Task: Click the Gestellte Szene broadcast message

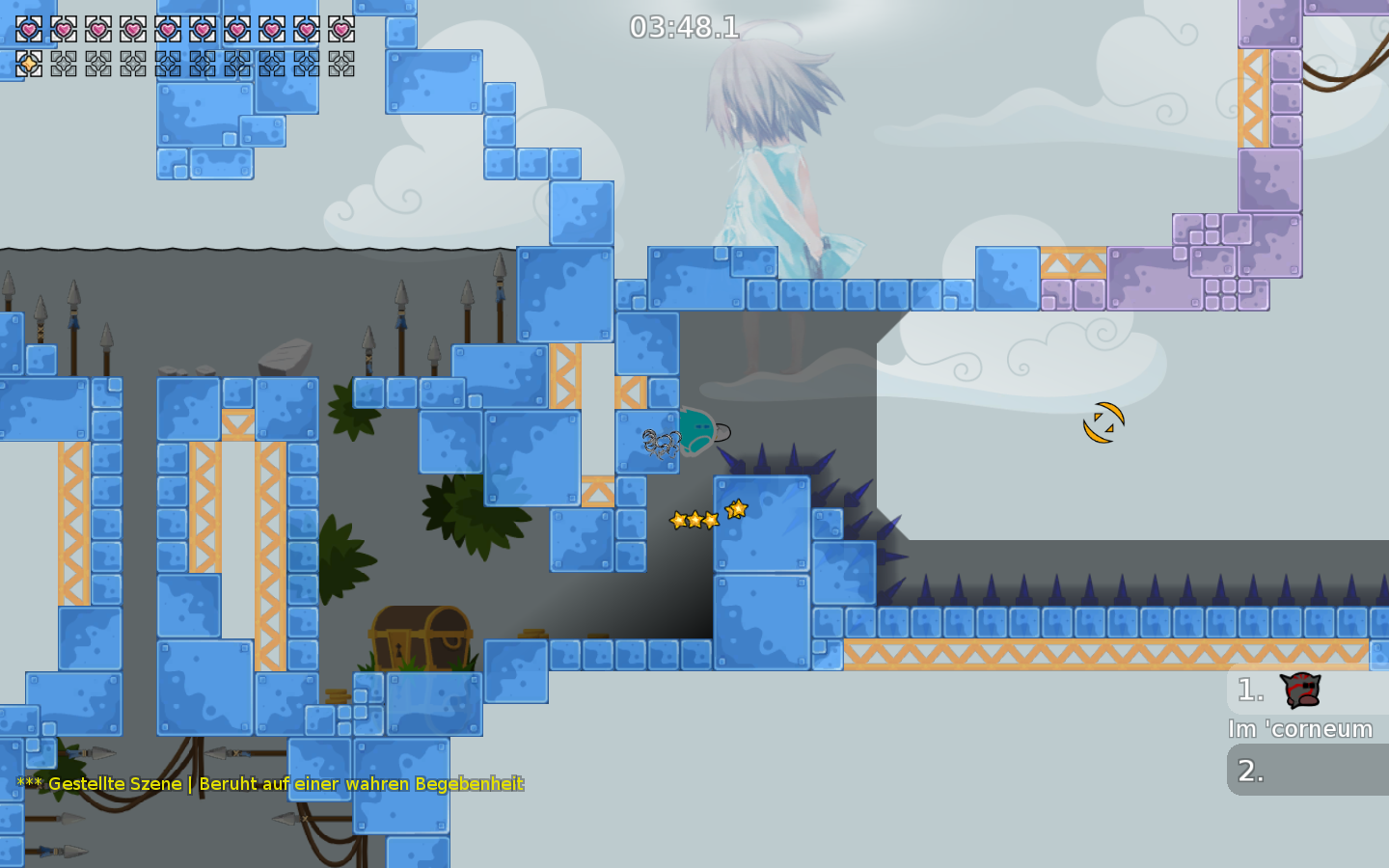Action: (268, 784)
